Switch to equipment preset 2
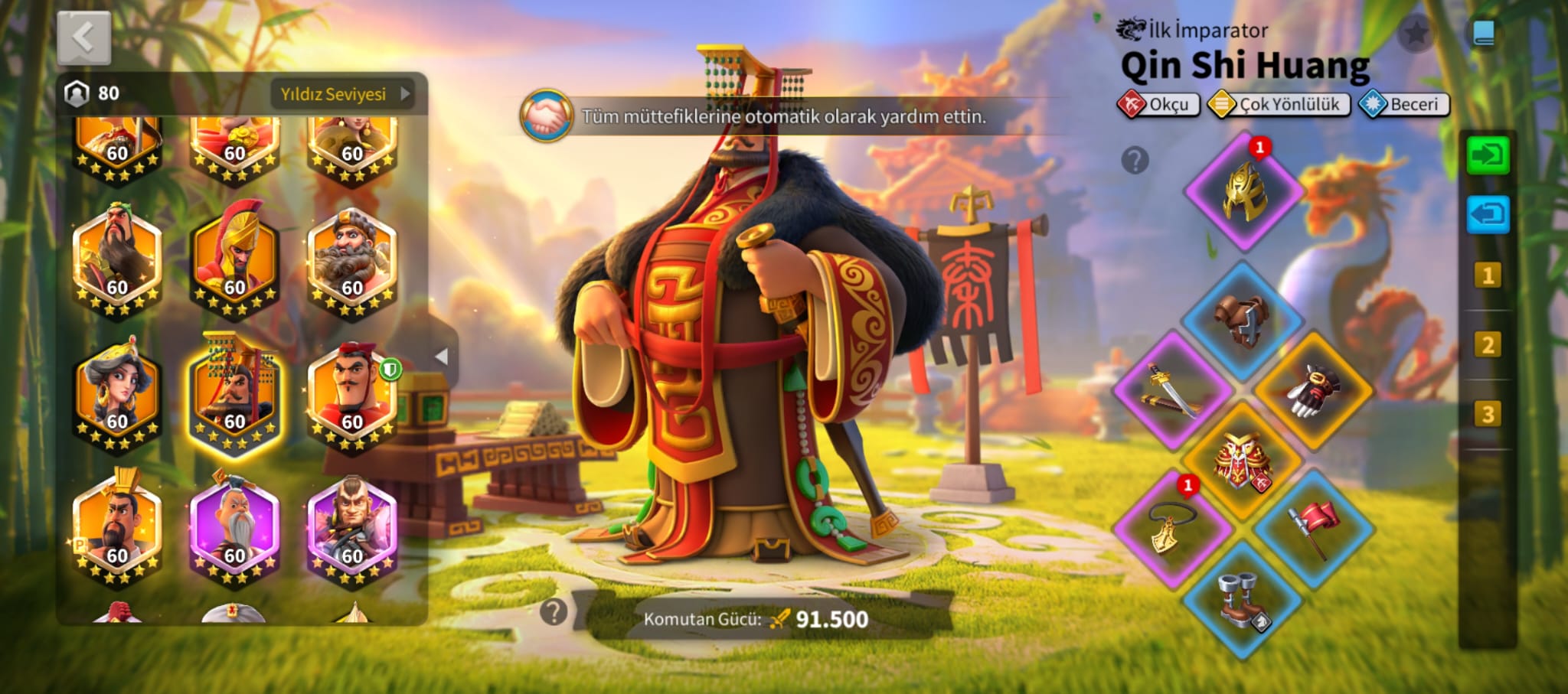1568x694 pixels. 1488,345
